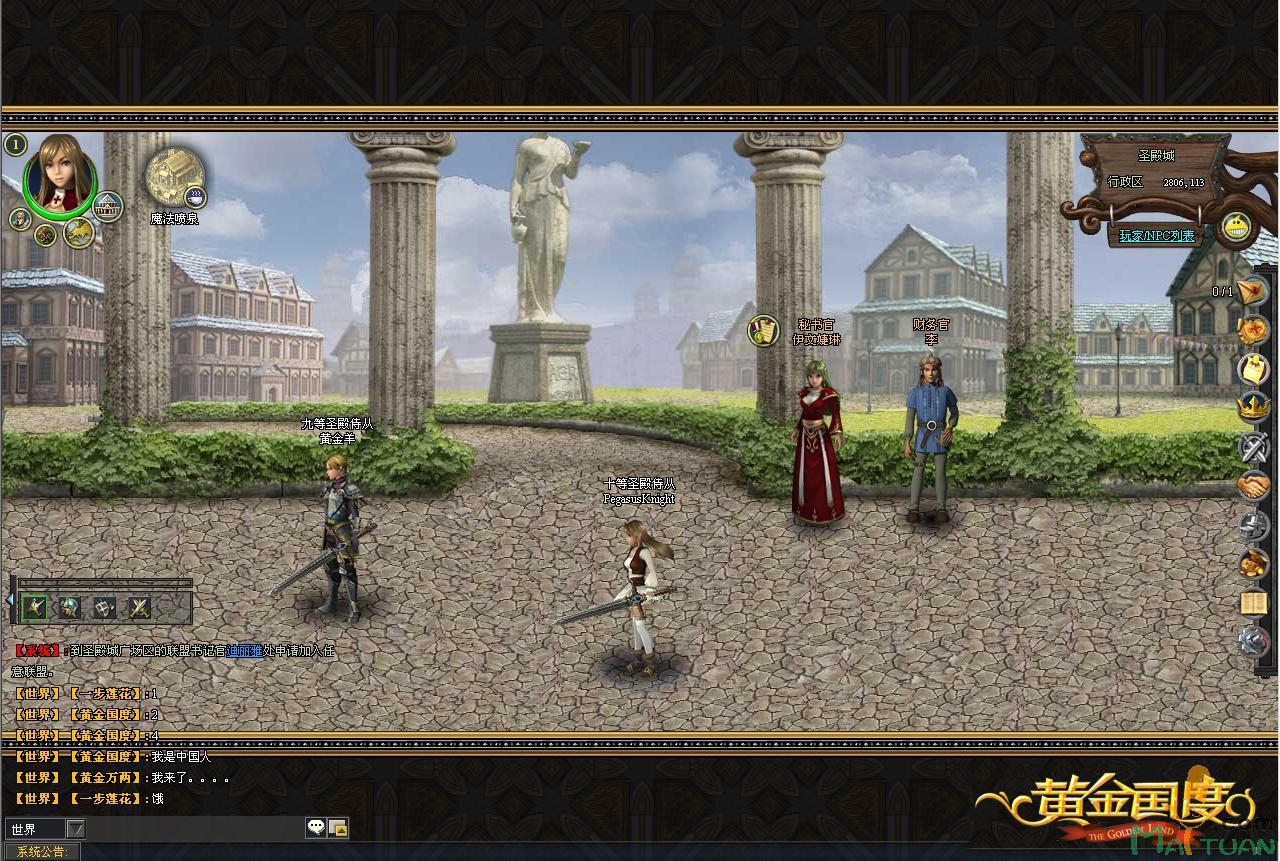Select the 魔法喷泉 location icon
Viewport: 1280px width, 861px height.
coord(174,175)
